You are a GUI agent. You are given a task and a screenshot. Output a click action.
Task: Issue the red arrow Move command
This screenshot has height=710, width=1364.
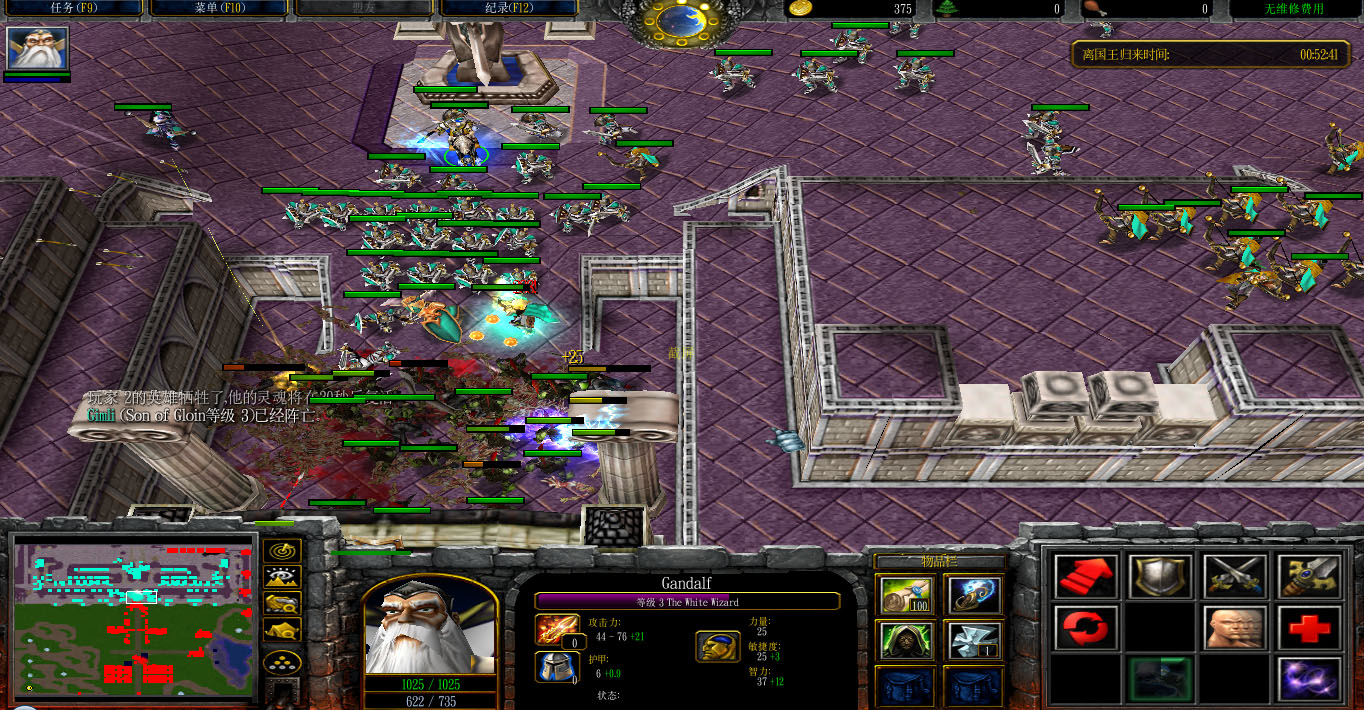(x=1085, y=578)
